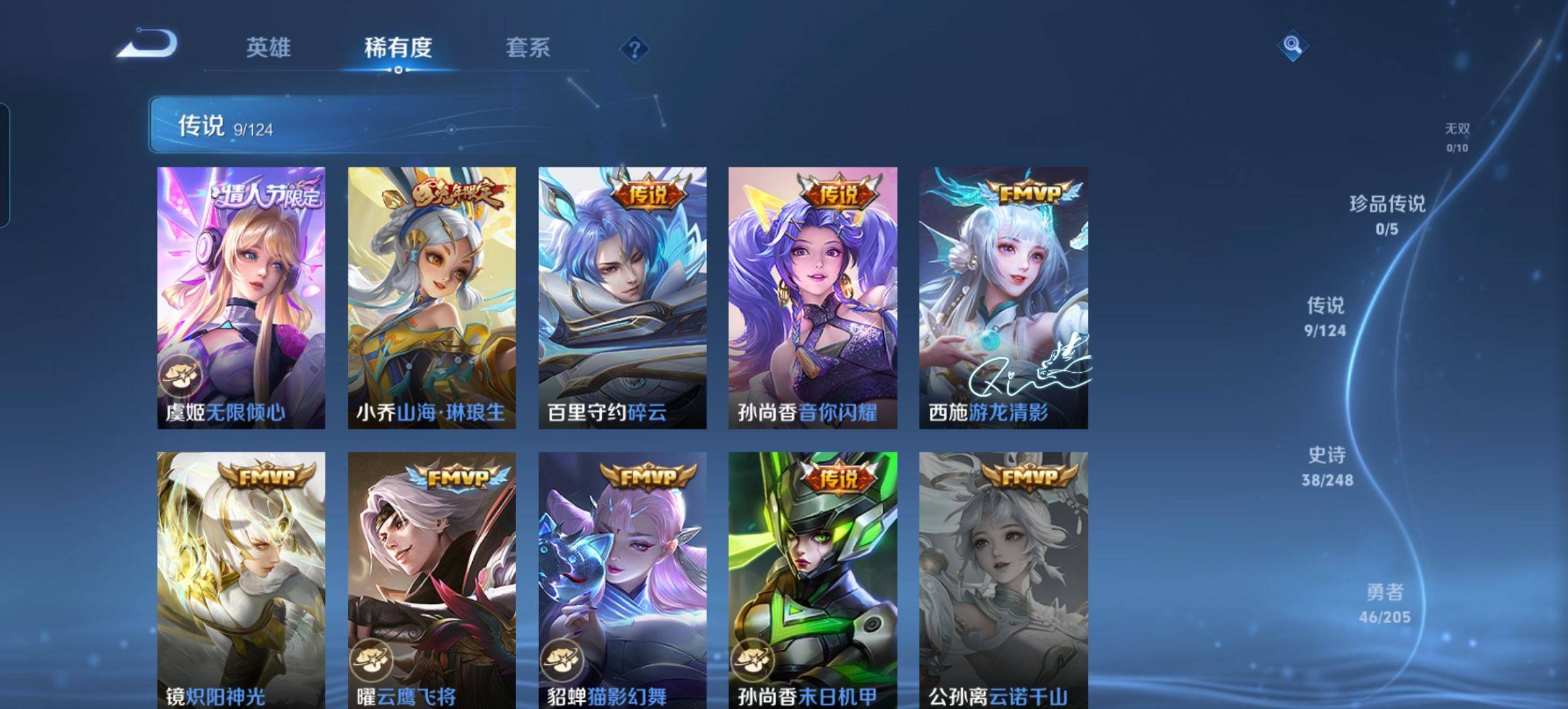Click the question mark help icon
Viewport: 1568px width, 709px height.
click(x=634, y=49)
